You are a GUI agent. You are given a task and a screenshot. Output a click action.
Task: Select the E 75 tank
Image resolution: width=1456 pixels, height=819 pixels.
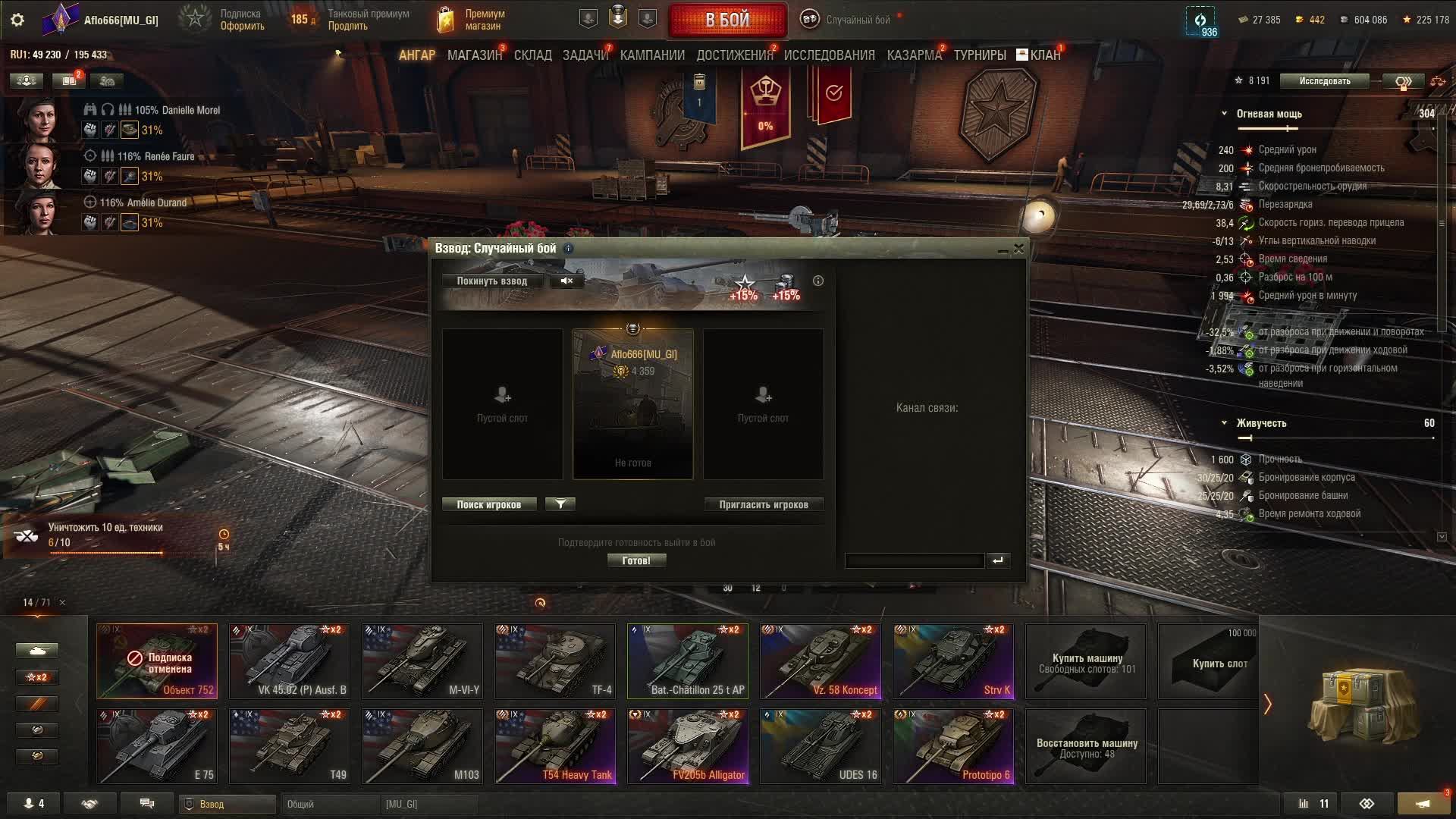click(x=157, y=746)
